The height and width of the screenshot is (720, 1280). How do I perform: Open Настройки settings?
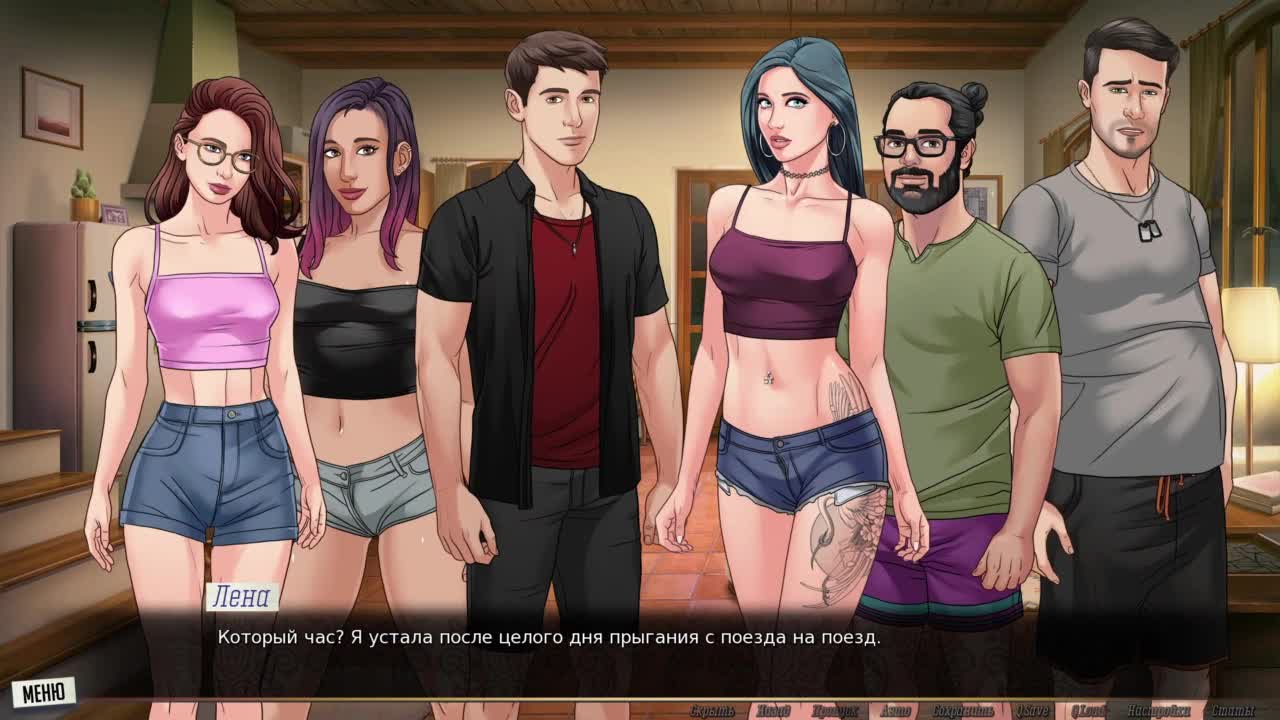(x=1158, y=711)
